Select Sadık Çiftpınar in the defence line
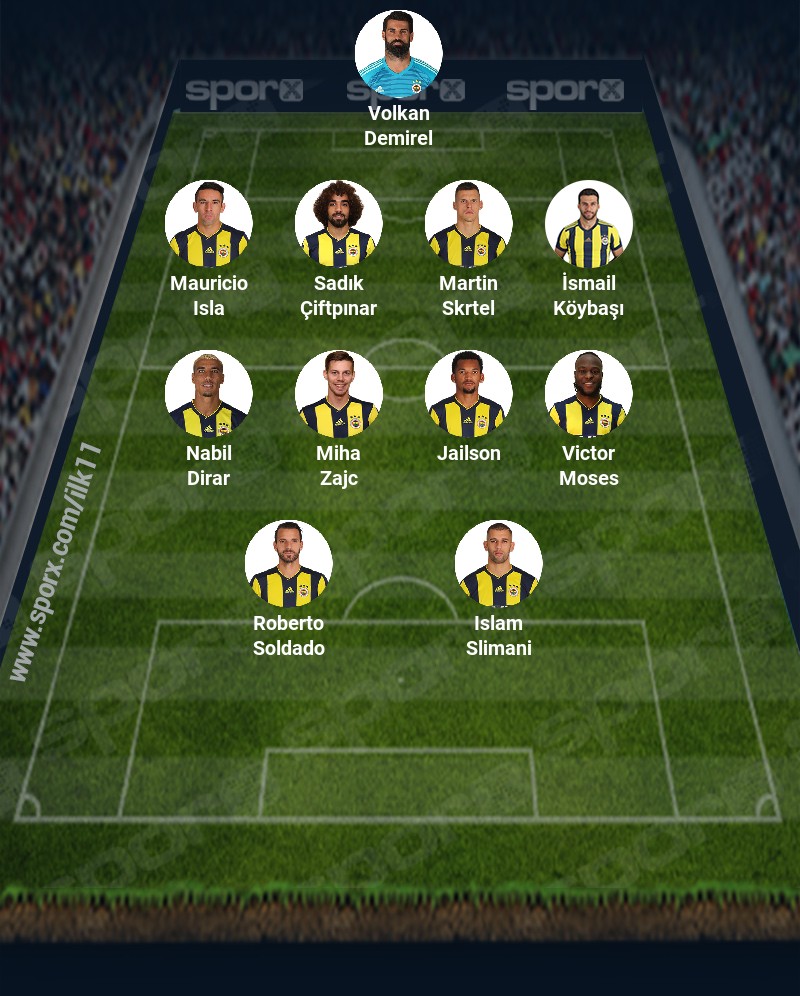 (x=338, y=224)
